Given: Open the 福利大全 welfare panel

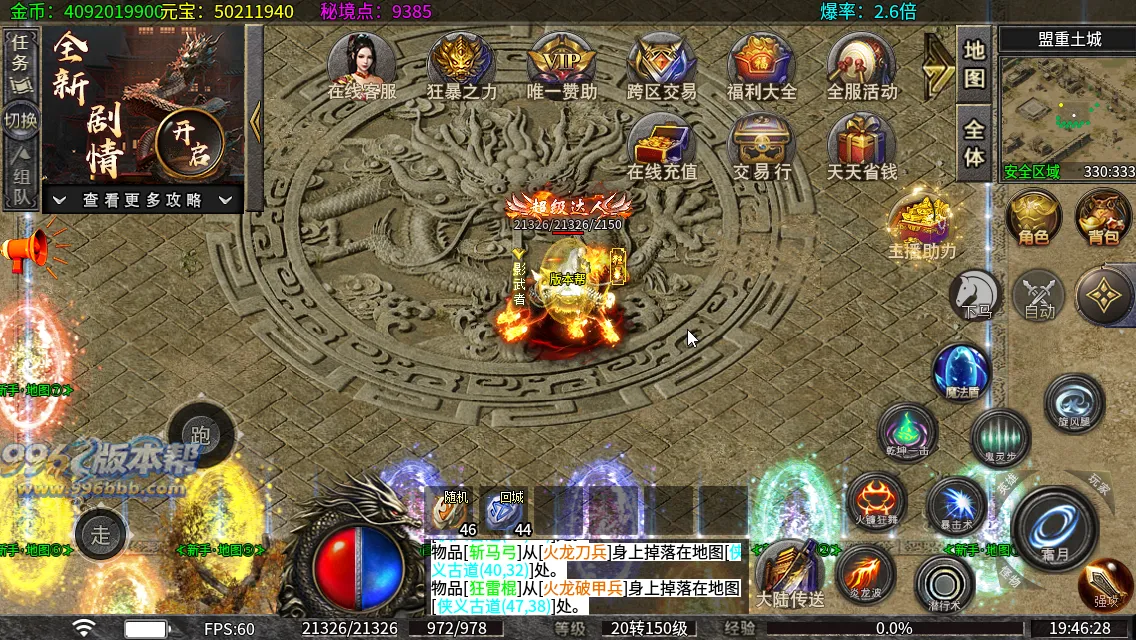Looking at the screenshot, I should tap(762, 62).
